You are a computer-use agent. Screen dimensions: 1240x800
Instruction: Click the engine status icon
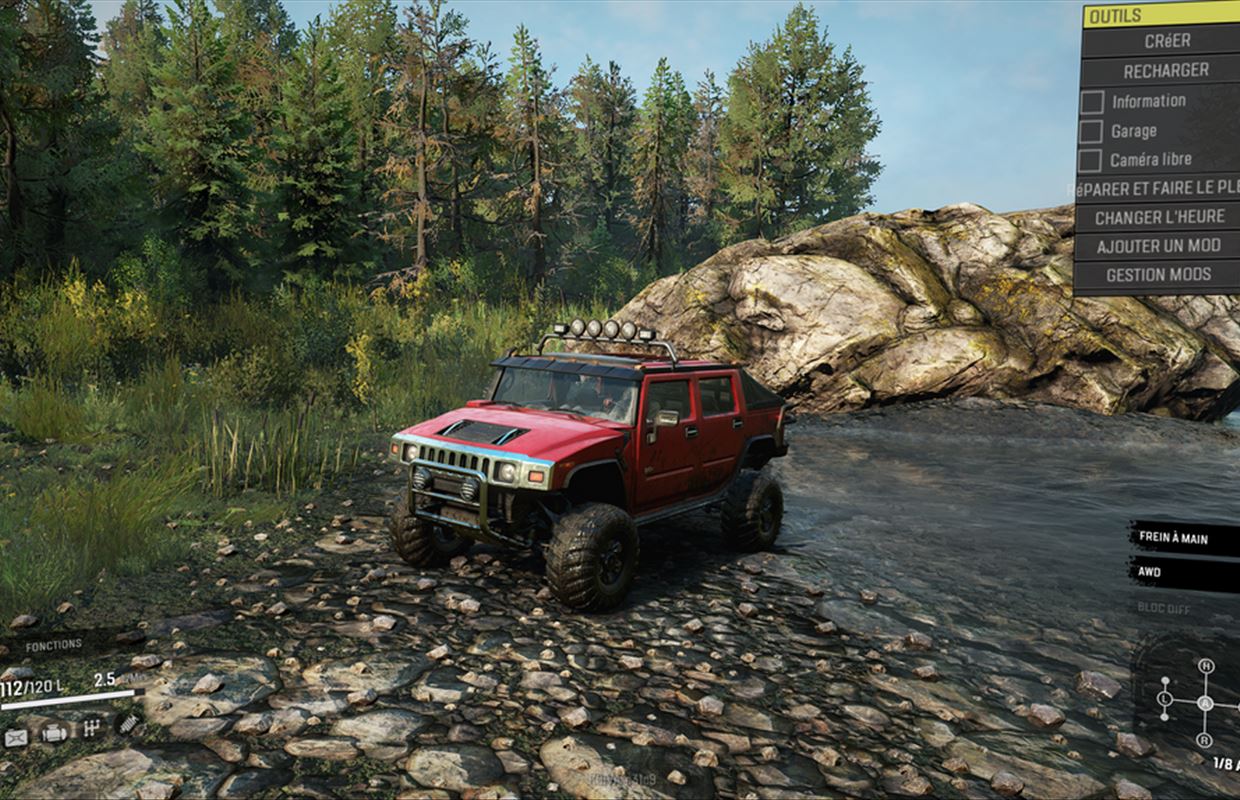[x=54, y=733]
